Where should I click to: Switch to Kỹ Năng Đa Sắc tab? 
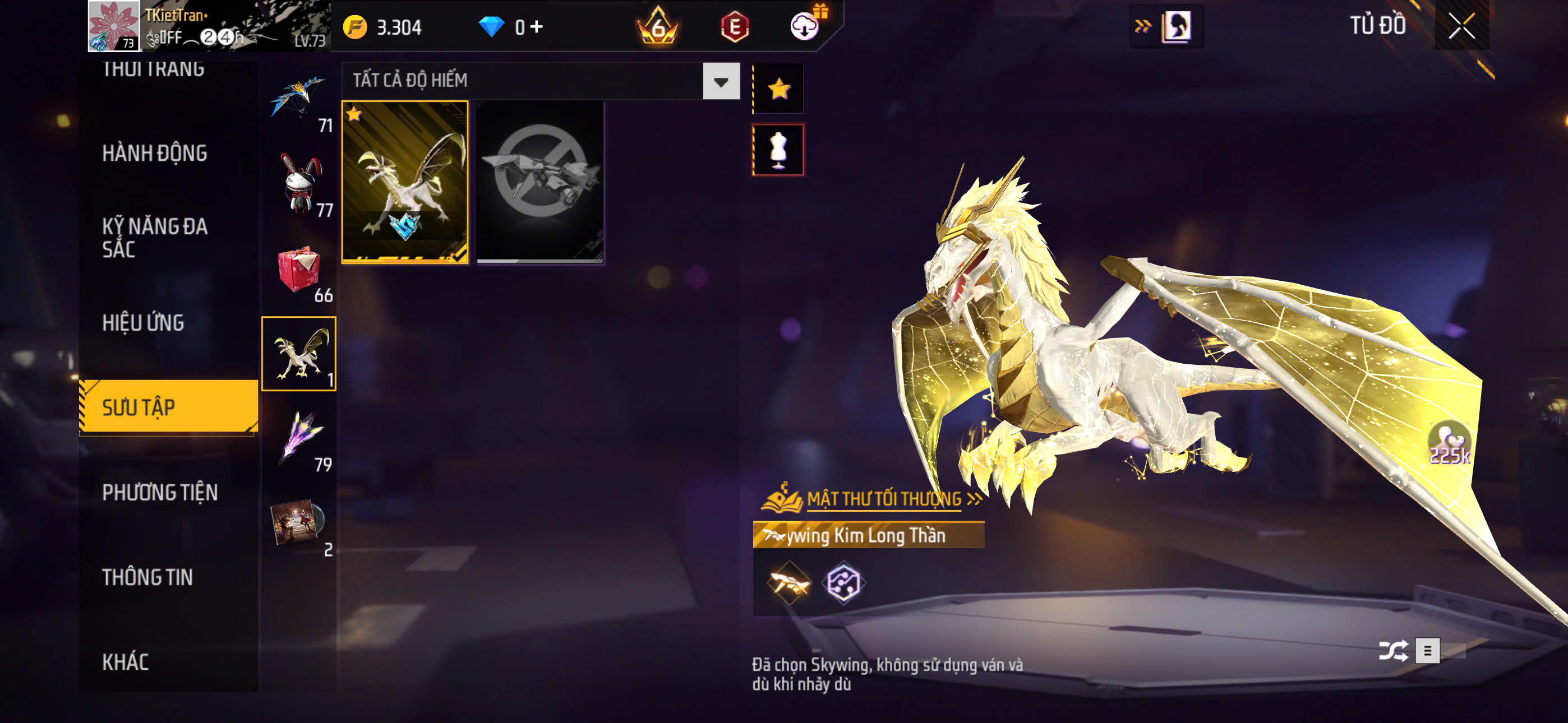pos(155,237)
